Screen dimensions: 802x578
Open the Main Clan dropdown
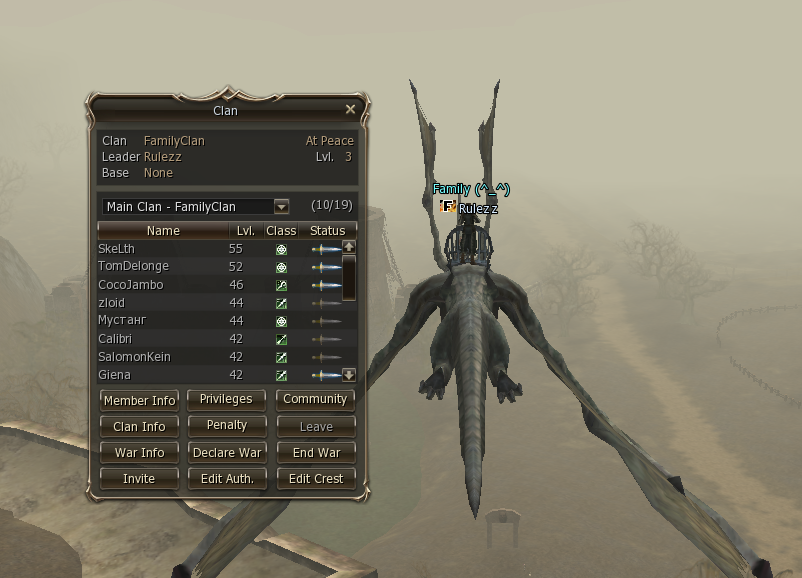pyautogui.click(x=281, y=207)
